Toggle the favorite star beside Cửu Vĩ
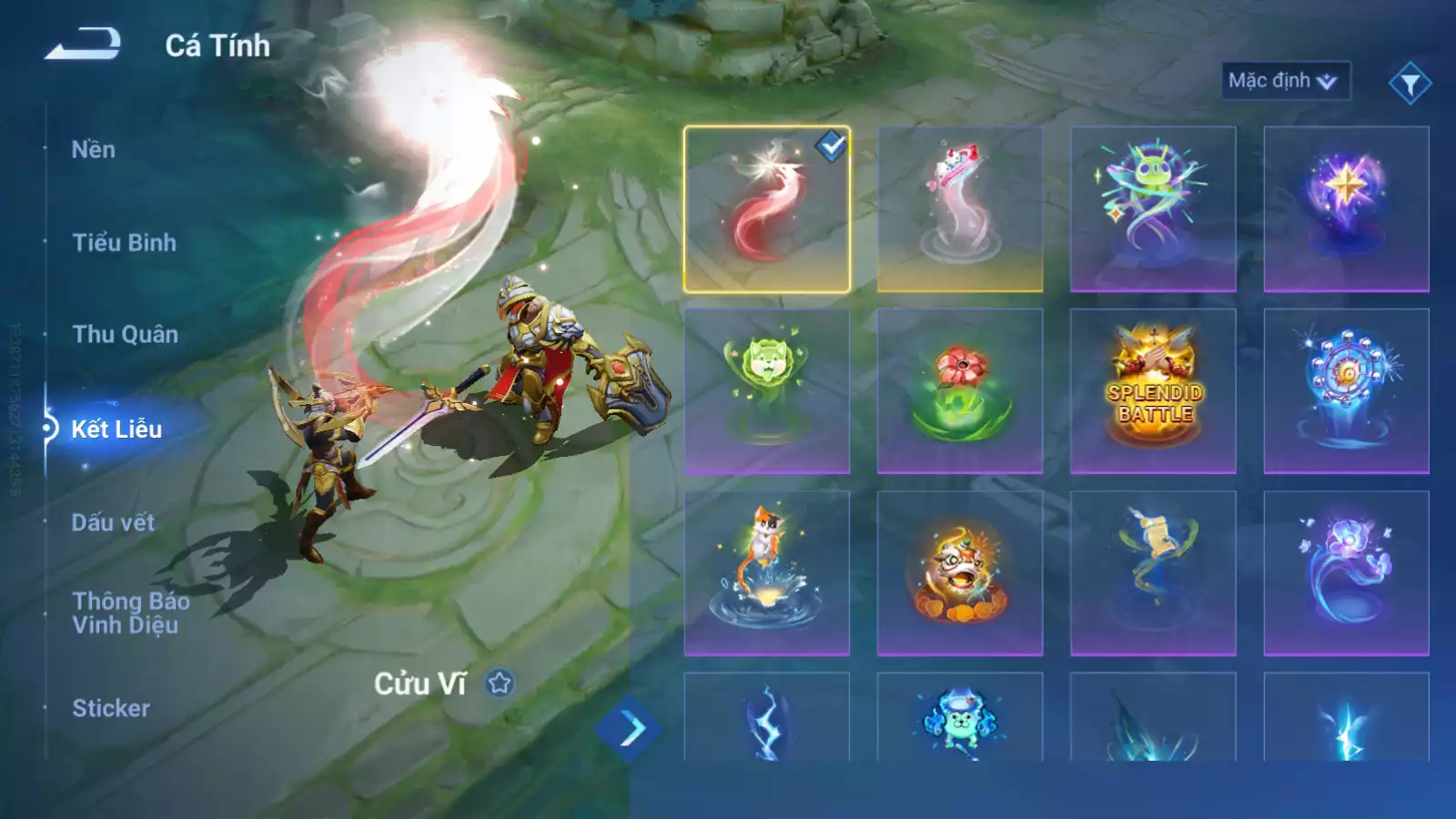The image size is (1456, 819). tap(500, 682)
